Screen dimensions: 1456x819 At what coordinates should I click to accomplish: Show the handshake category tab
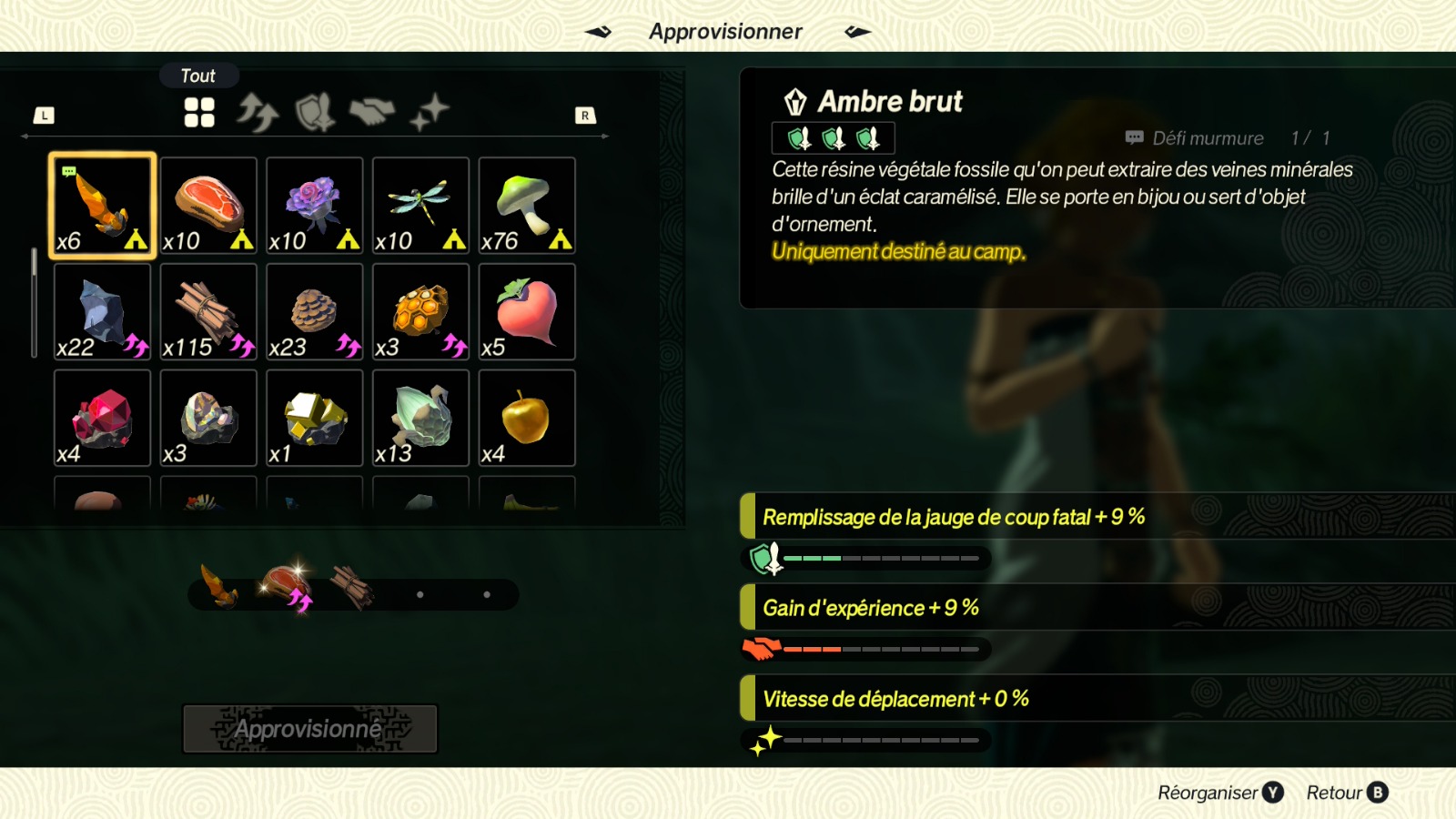(372, 113)
